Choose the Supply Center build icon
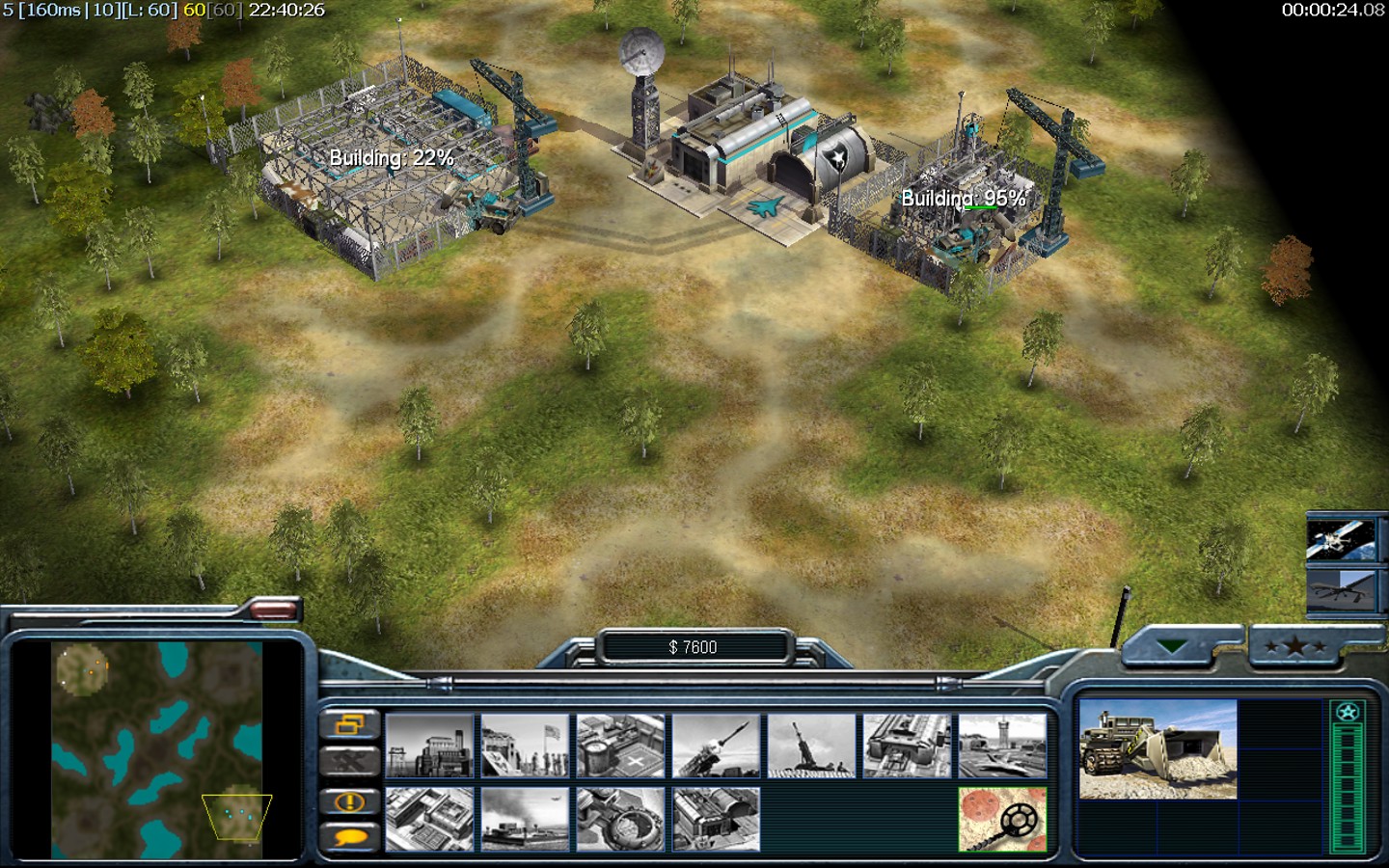 [x=620, y=746]
